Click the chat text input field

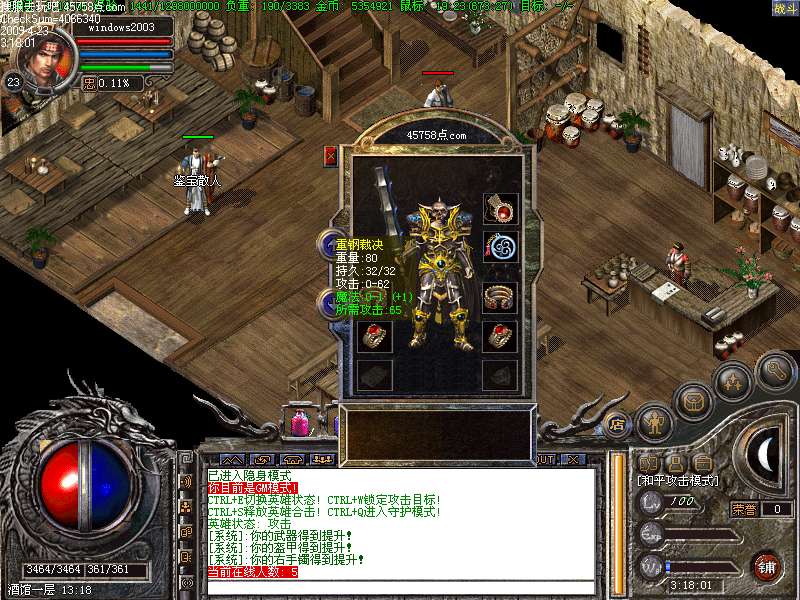click(400, 586)
